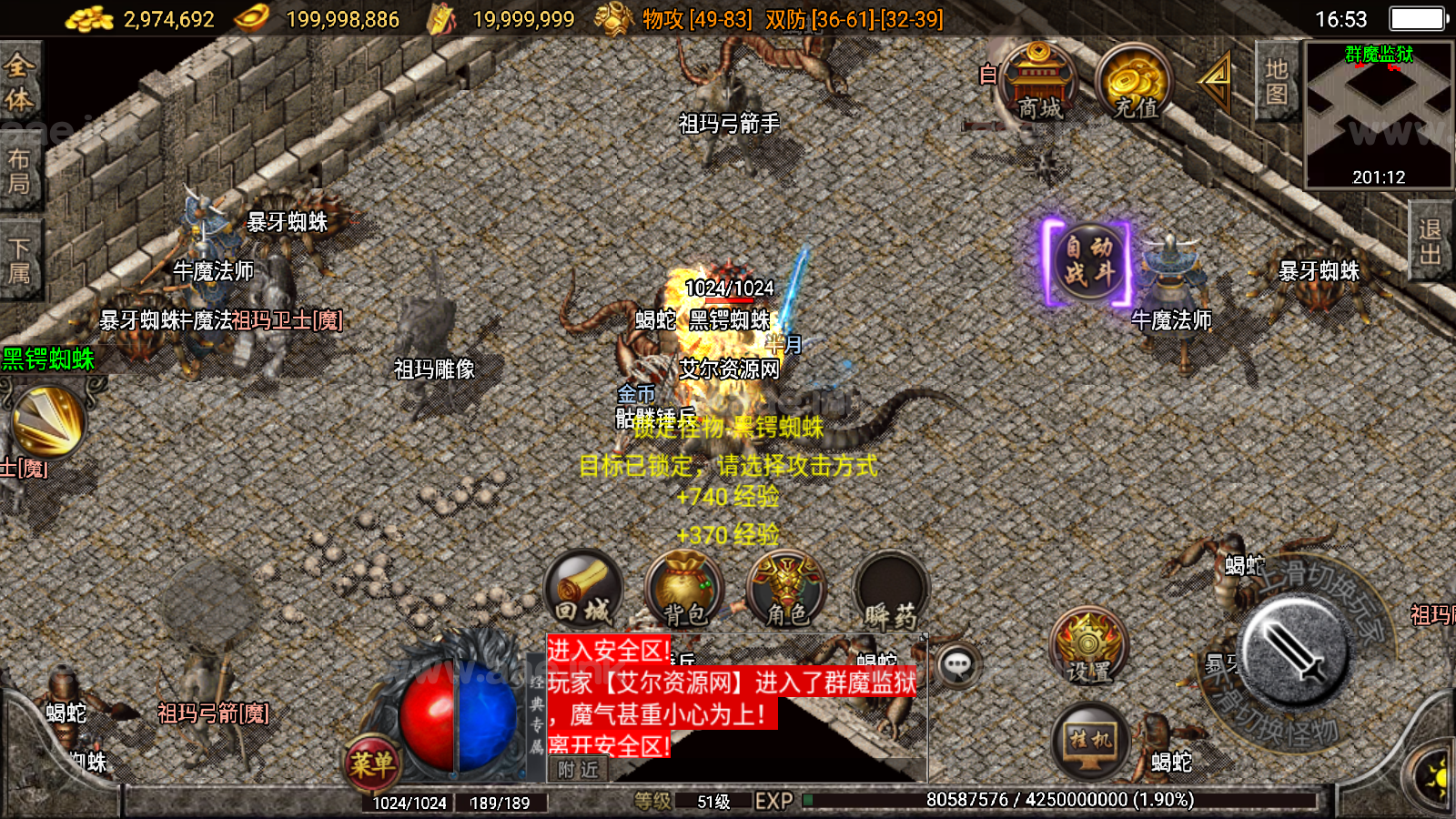Screen dimensions: 1456x819
Task: Click the 群魔监狱 minimap
Action: tap(1378, 115)
